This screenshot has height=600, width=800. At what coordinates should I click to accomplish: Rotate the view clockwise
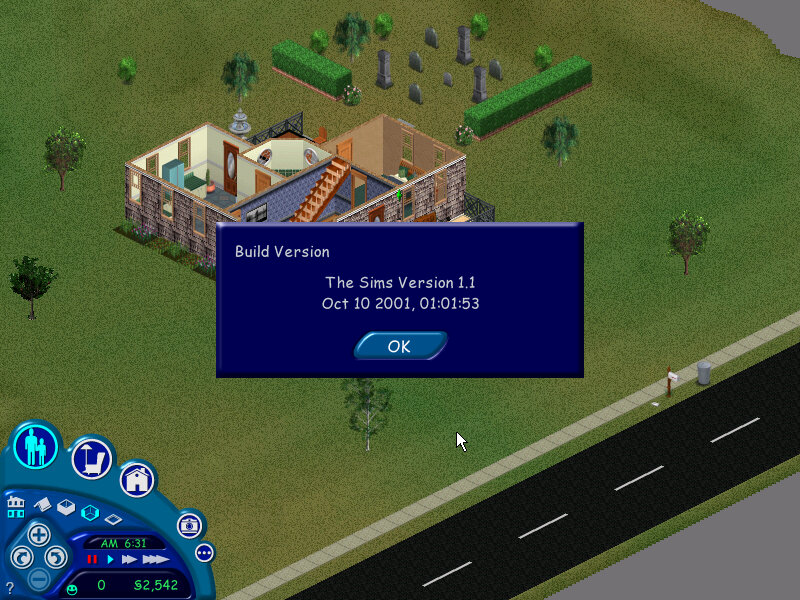pos(57,557)
